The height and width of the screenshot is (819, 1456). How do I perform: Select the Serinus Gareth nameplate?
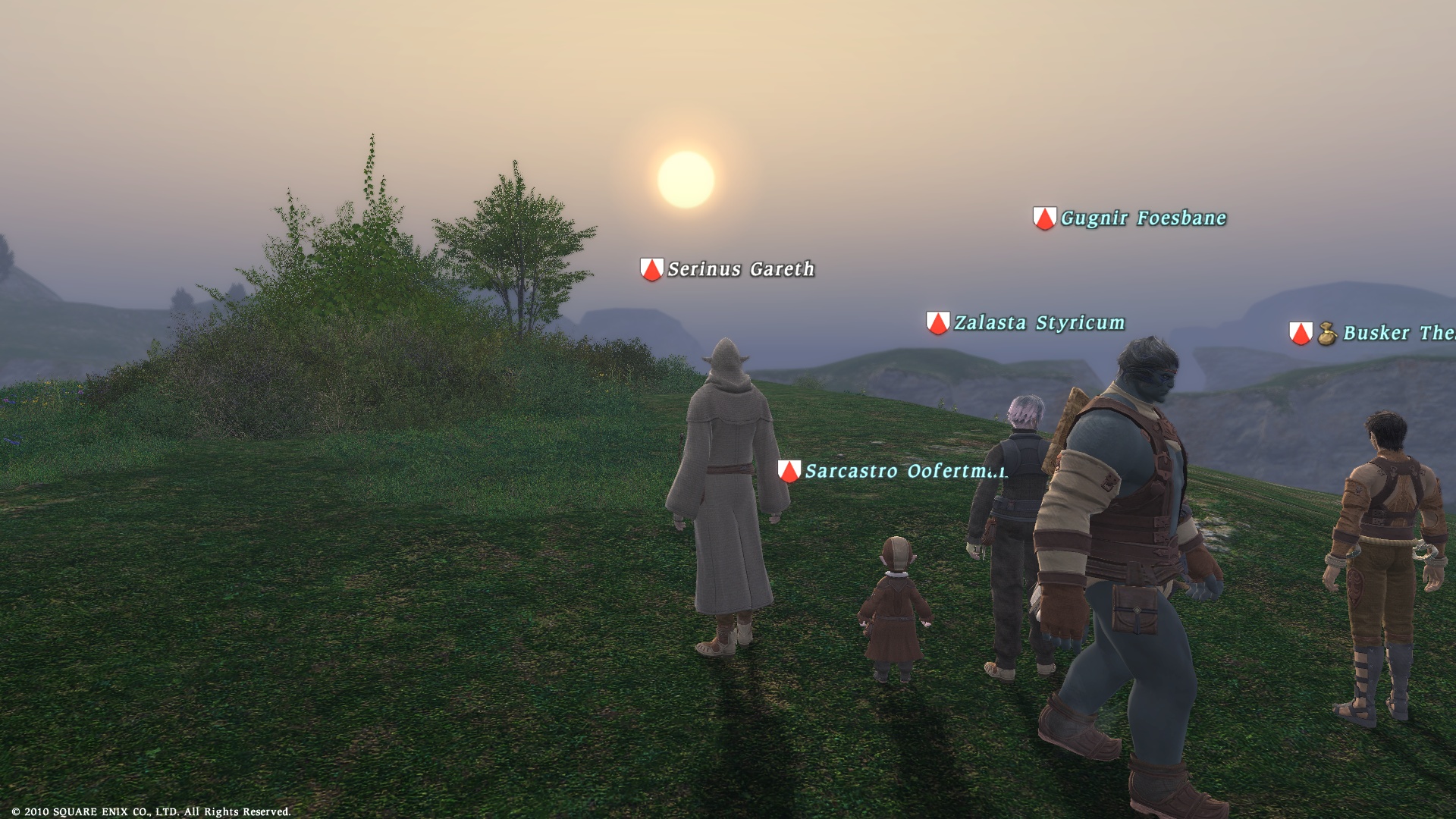(x=740, y=269)
